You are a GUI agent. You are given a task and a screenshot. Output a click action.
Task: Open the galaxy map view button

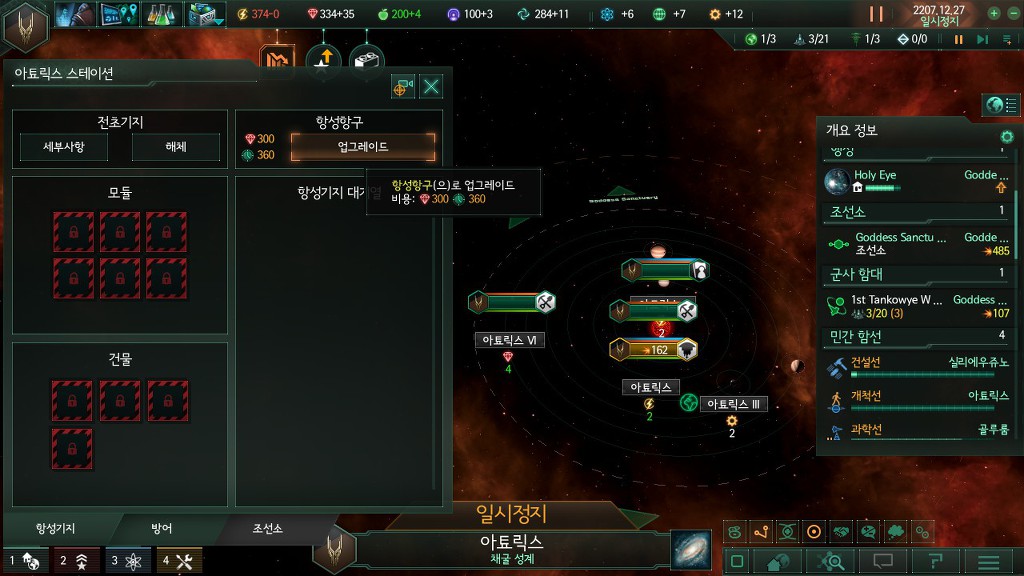tap(689, 549)
